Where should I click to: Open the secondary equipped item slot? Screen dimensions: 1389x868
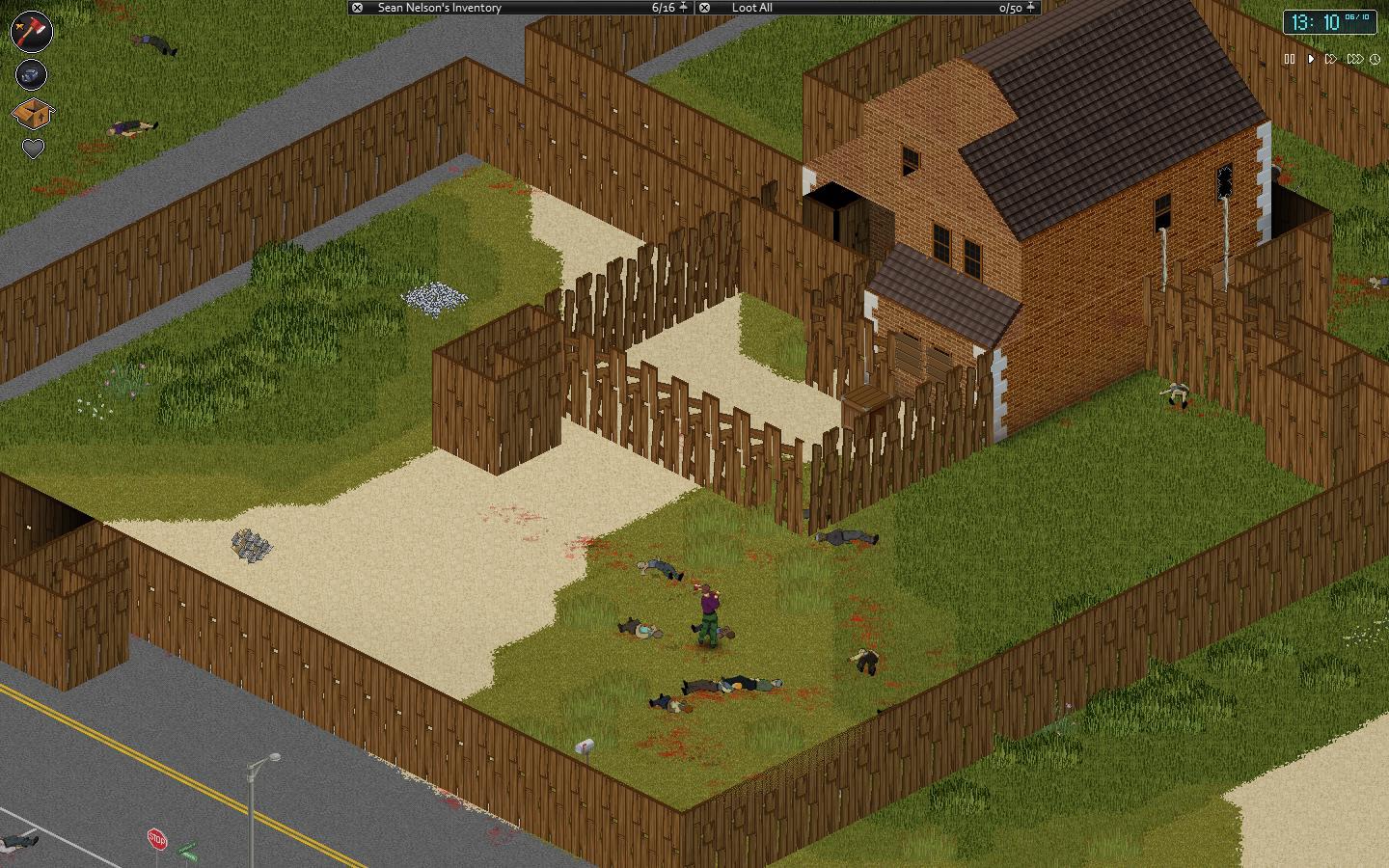[32, 74]
